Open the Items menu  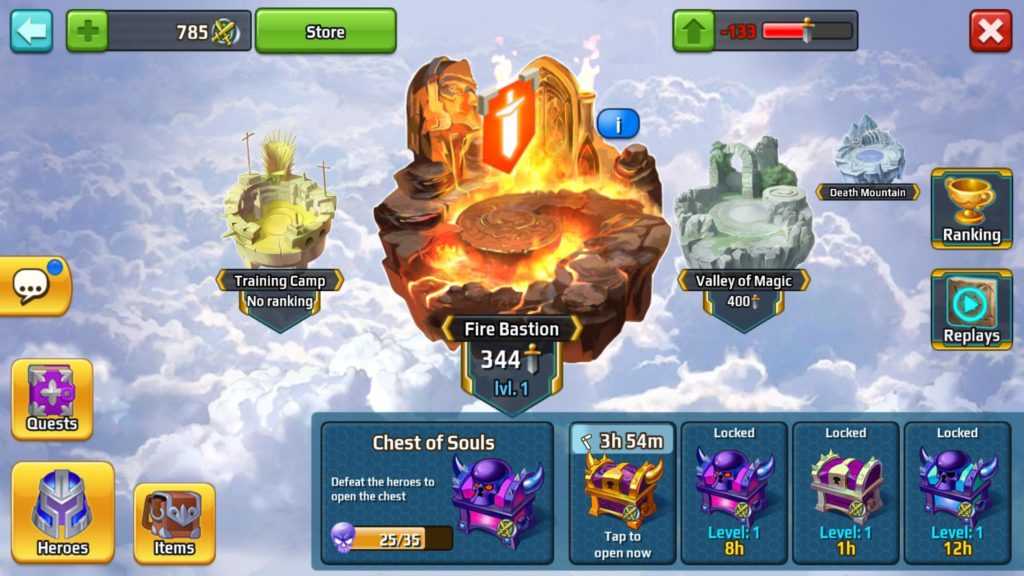[174, 523]
